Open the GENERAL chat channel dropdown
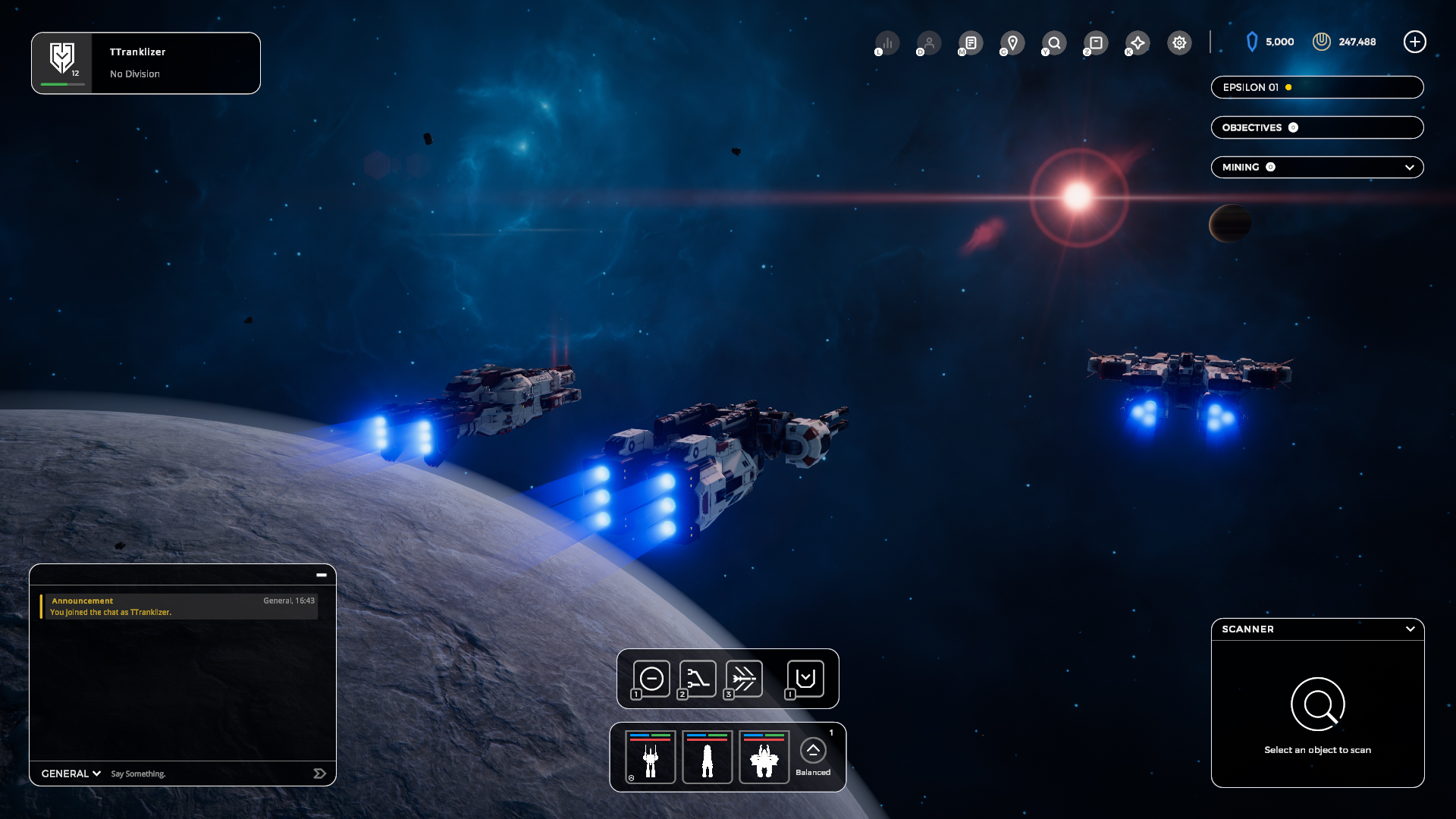 click(x=71, y=773)
